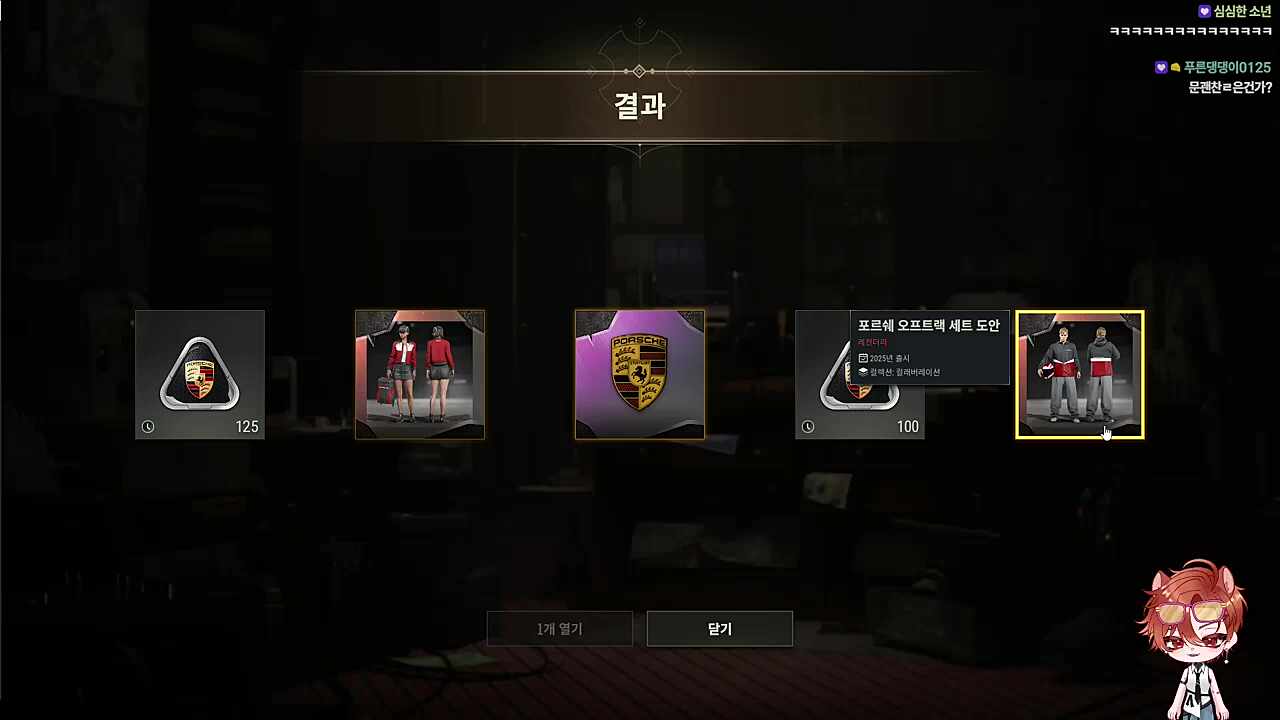
Task: Select the purple Porsche crest crate
Action: (x=639, y=375)
